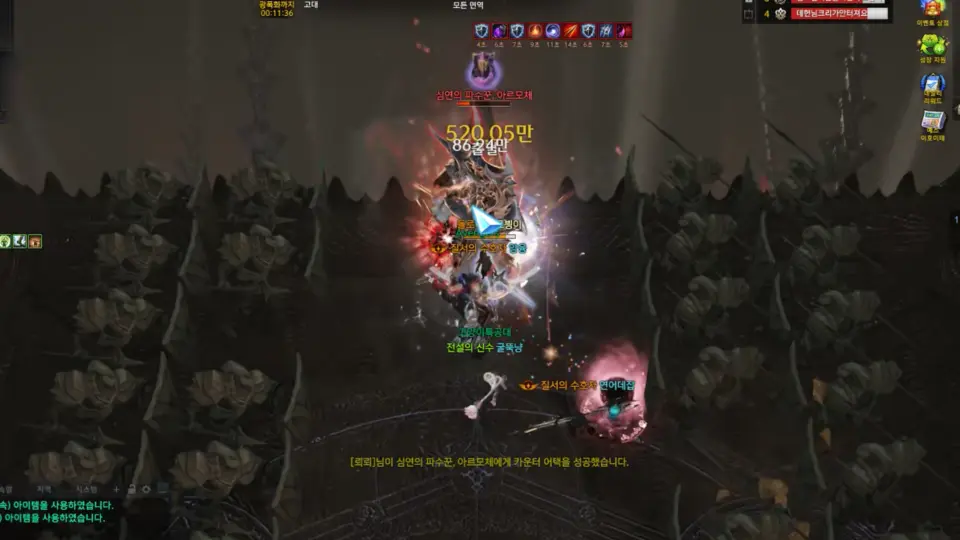The height and width of the screenshot is (540, 960).
Task: Click the purple orb boss debuff icon
Action: tap(498, 31)
